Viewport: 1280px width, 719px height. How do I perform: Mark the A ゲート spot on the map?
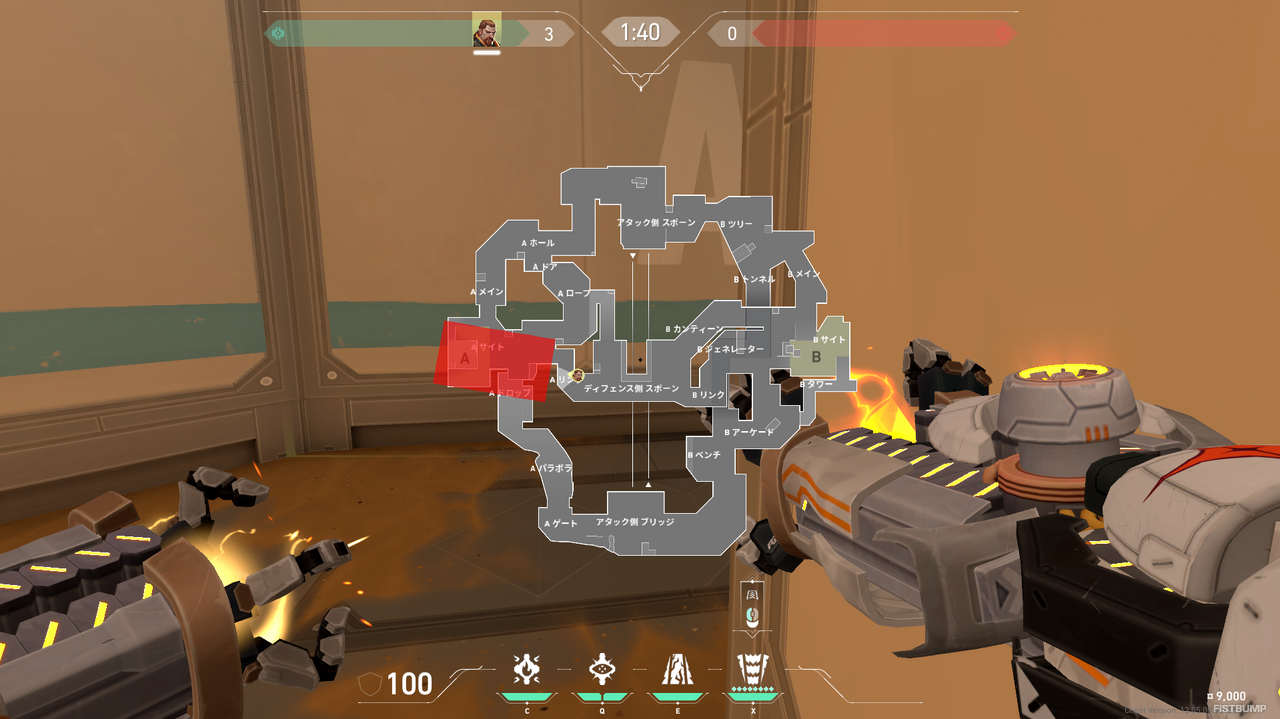click(560, 523)
